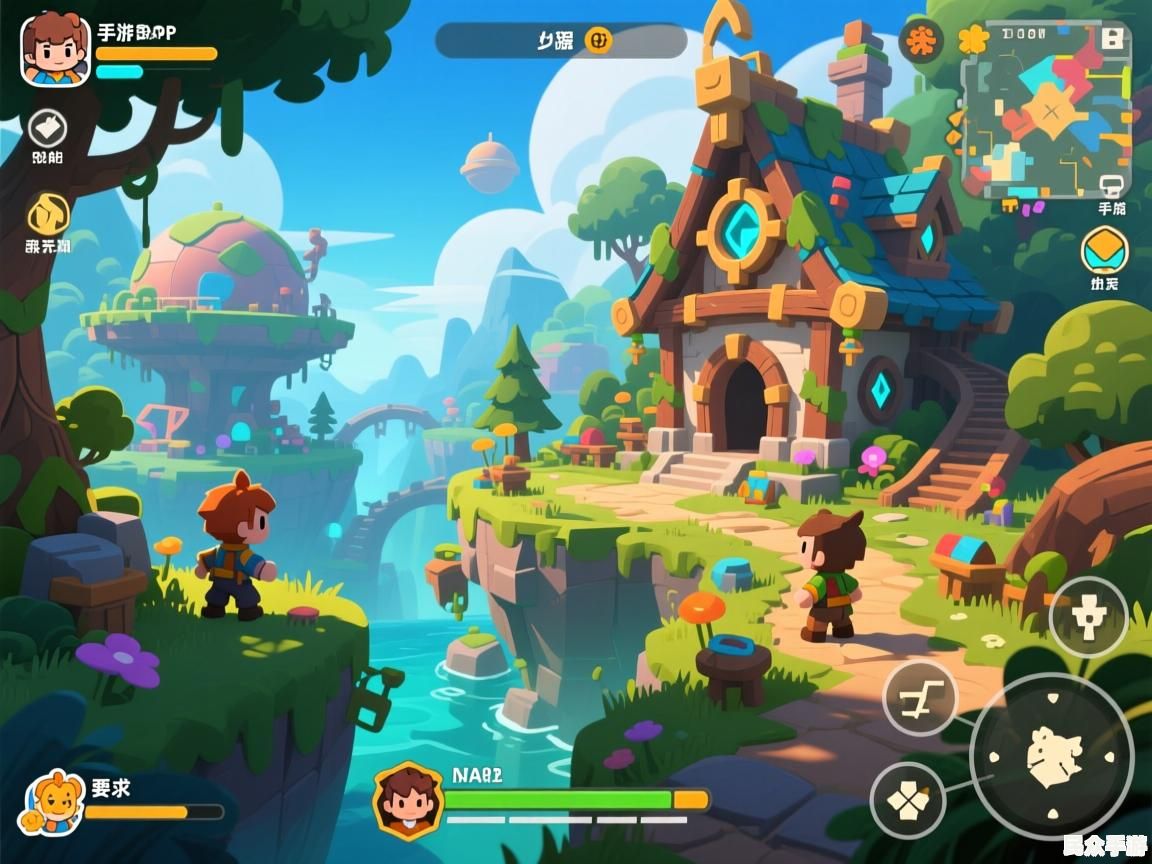Screen dimensions: 1152x864
Task: Tap the dark round orange-flower icon beside the minimap
Action: pos(920,41)
